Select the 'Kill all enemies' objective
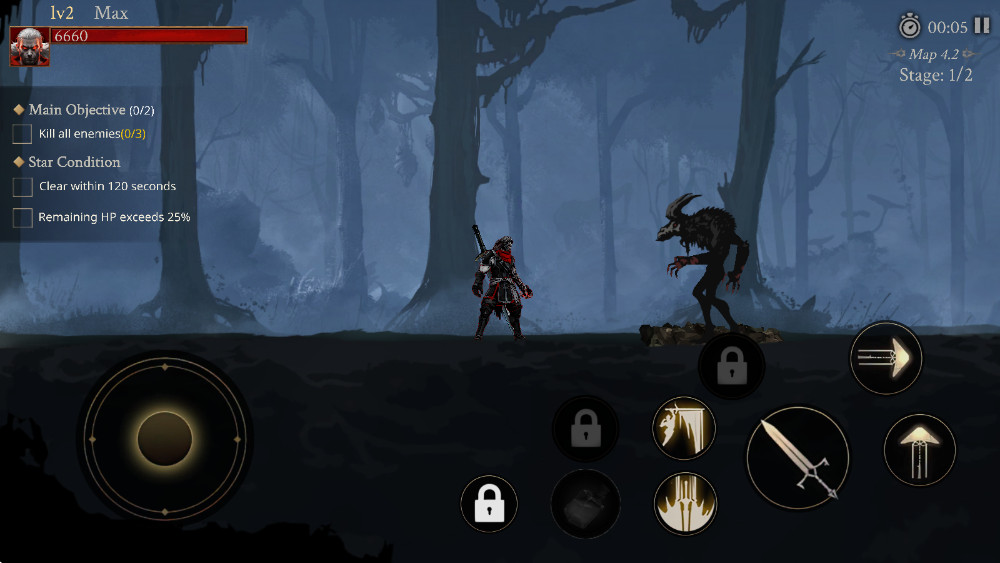This screenshot has width=1000, height=563. [92, 134]
